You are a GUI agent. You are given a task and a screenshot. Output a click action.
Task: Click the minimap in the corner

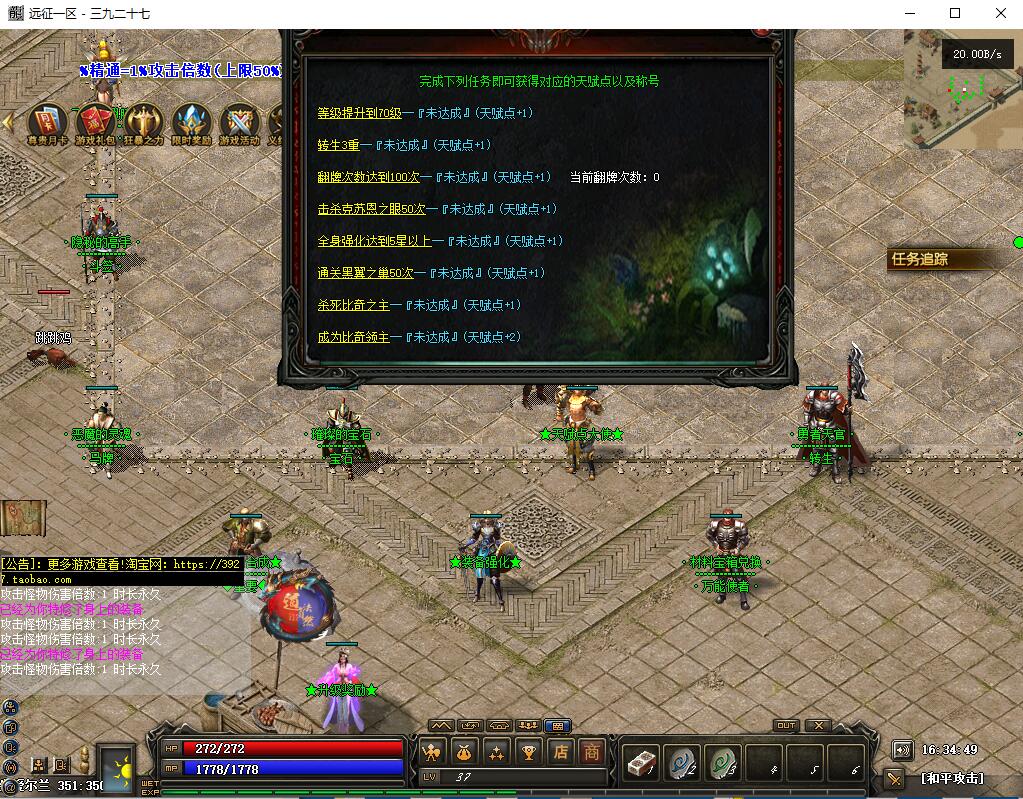pos(960,88)
